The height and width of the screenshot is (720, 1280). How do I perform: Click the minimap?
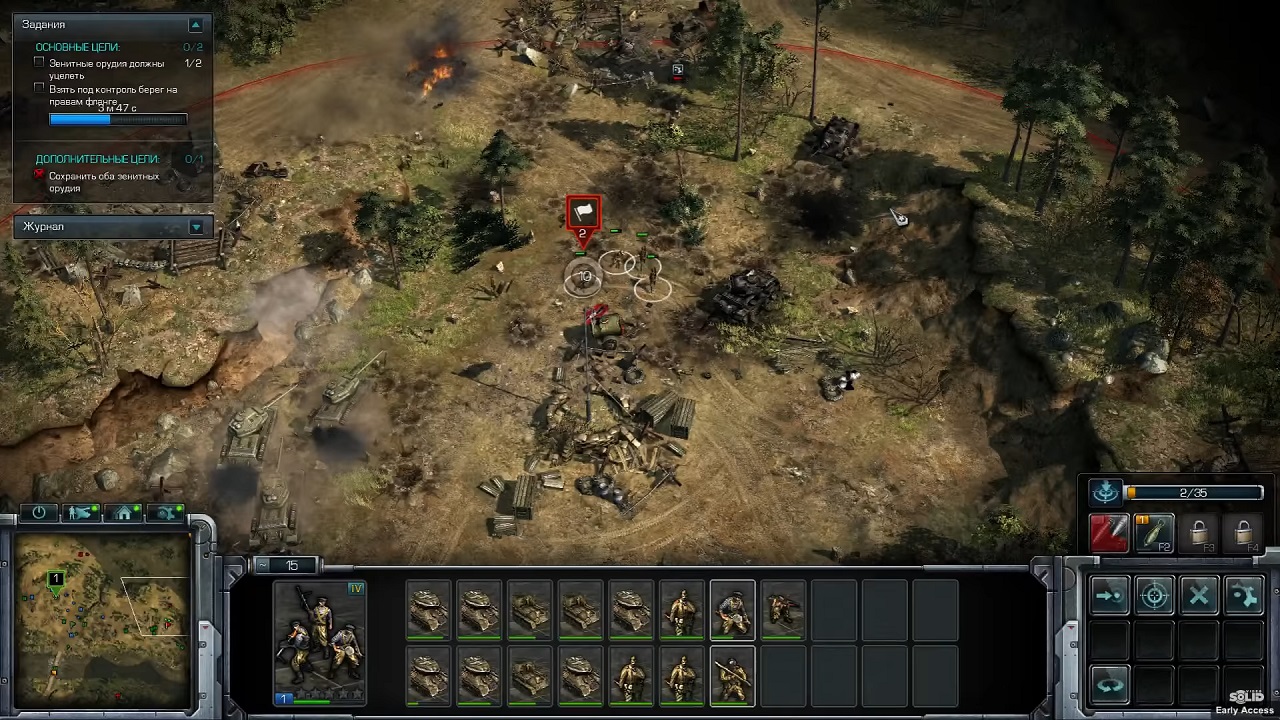[x=98, y=620]
